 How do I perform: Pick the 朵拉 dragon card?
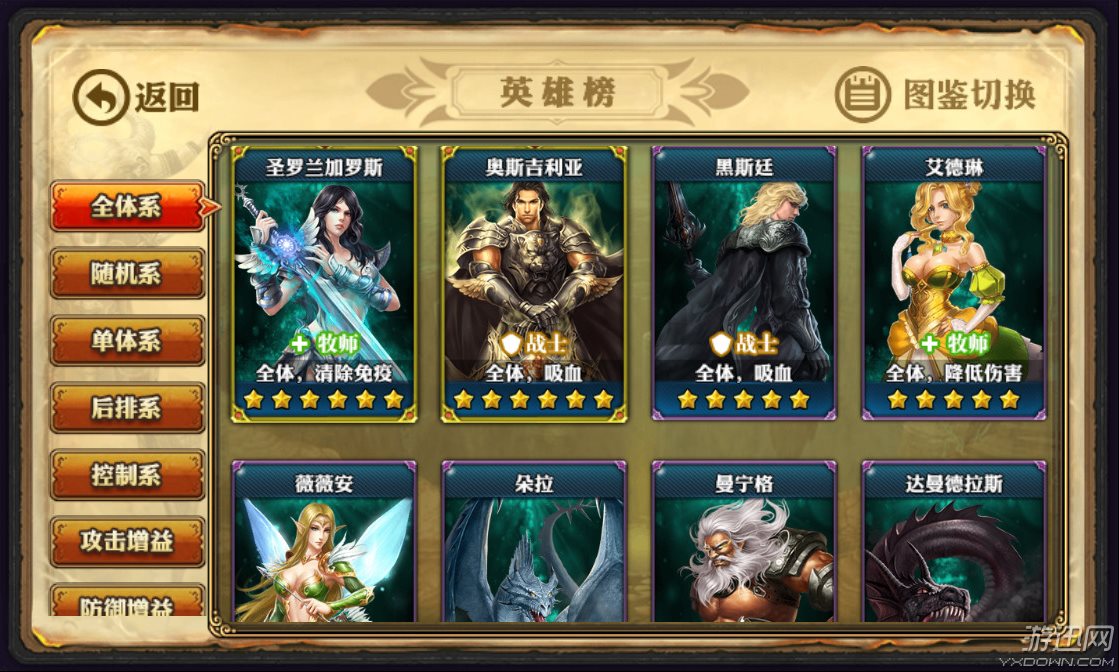tap(534, 545)
